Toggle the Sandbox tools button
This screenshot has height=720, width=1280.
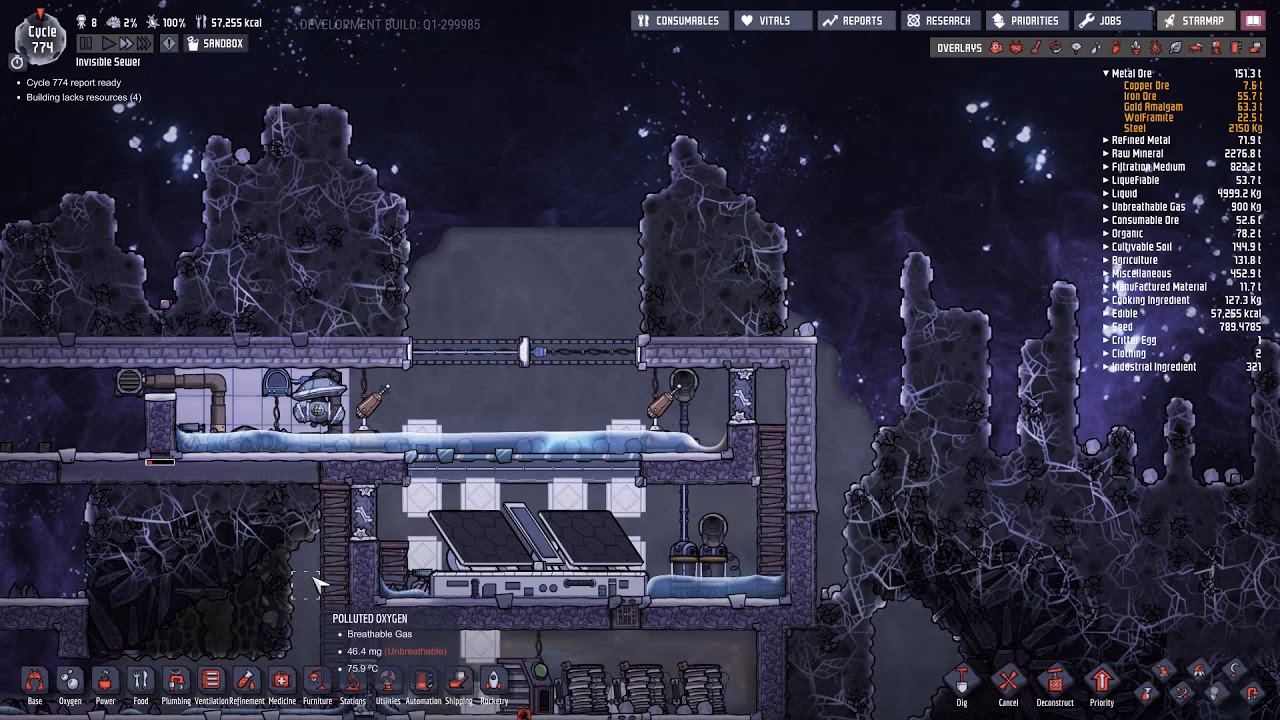214,44
